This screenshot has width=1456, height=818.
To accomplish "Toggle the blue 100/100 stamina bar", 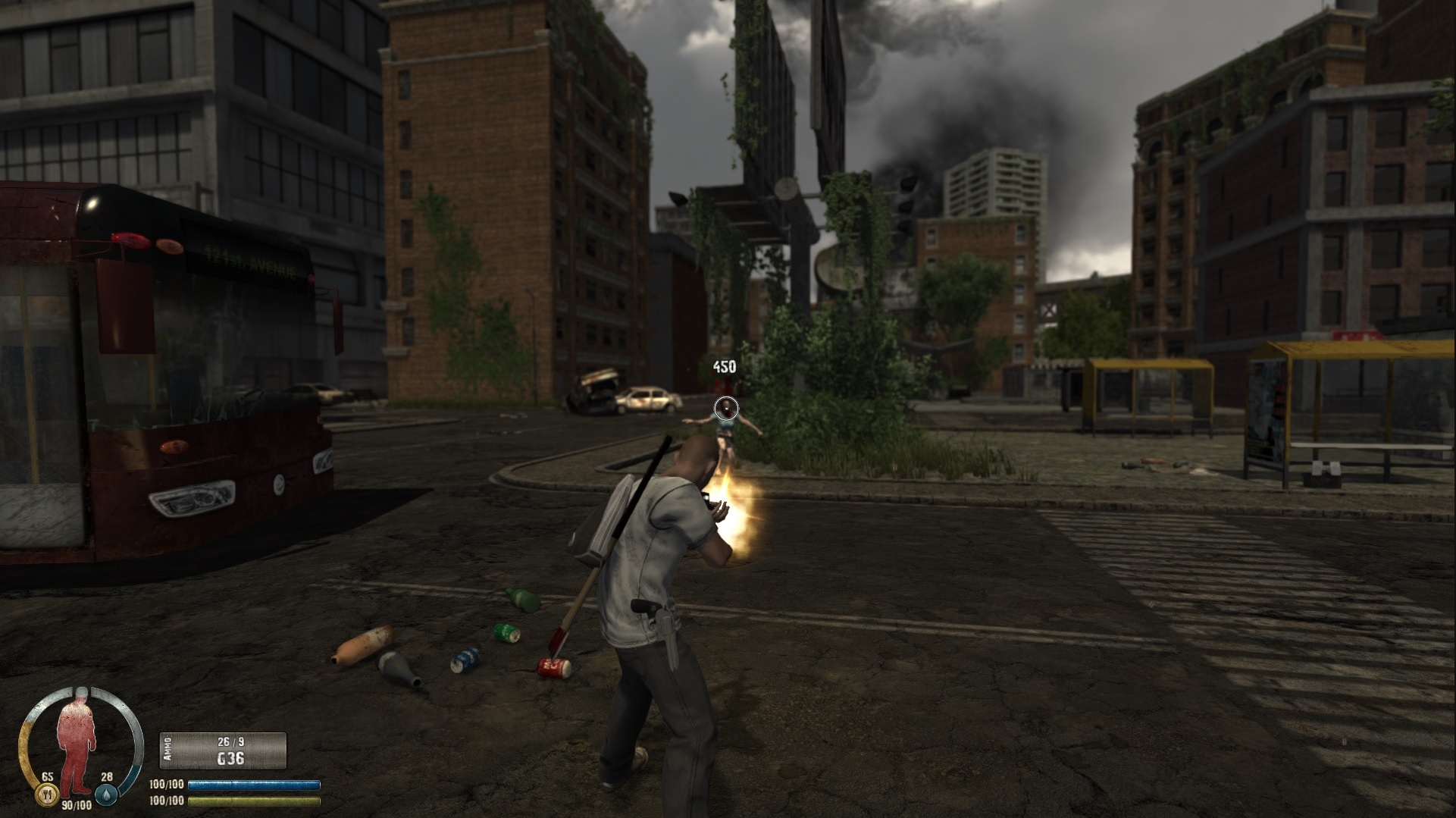I will coord(250,785).
